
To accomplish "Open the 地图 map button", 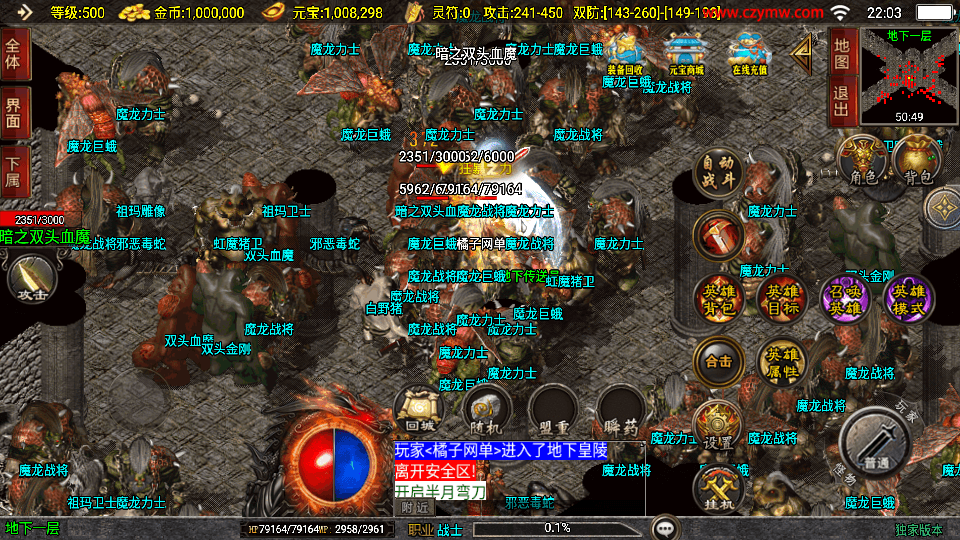I will [x=842, y=53].
